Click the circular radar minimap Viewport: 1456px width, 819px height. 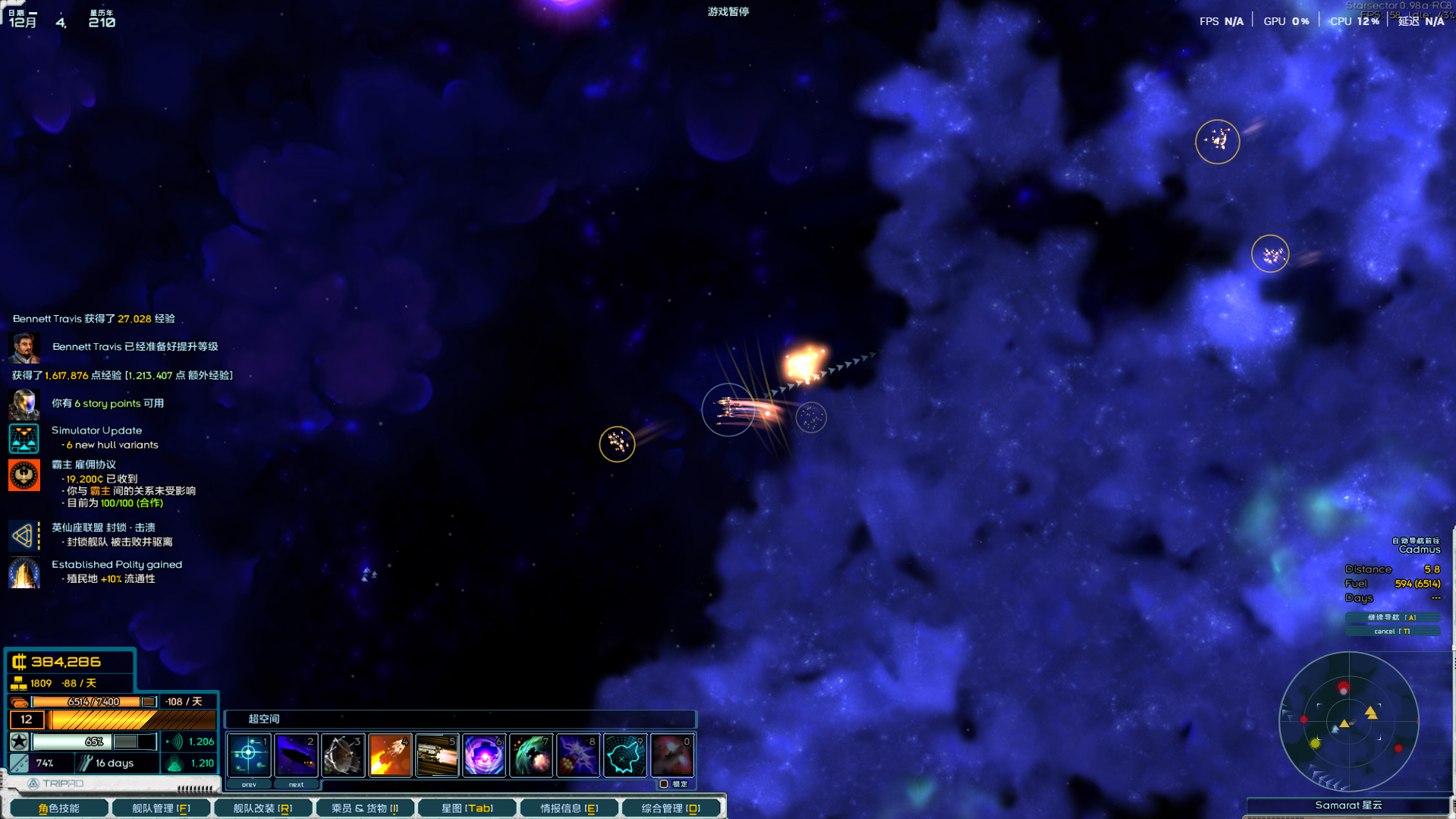click(1349, 721)
